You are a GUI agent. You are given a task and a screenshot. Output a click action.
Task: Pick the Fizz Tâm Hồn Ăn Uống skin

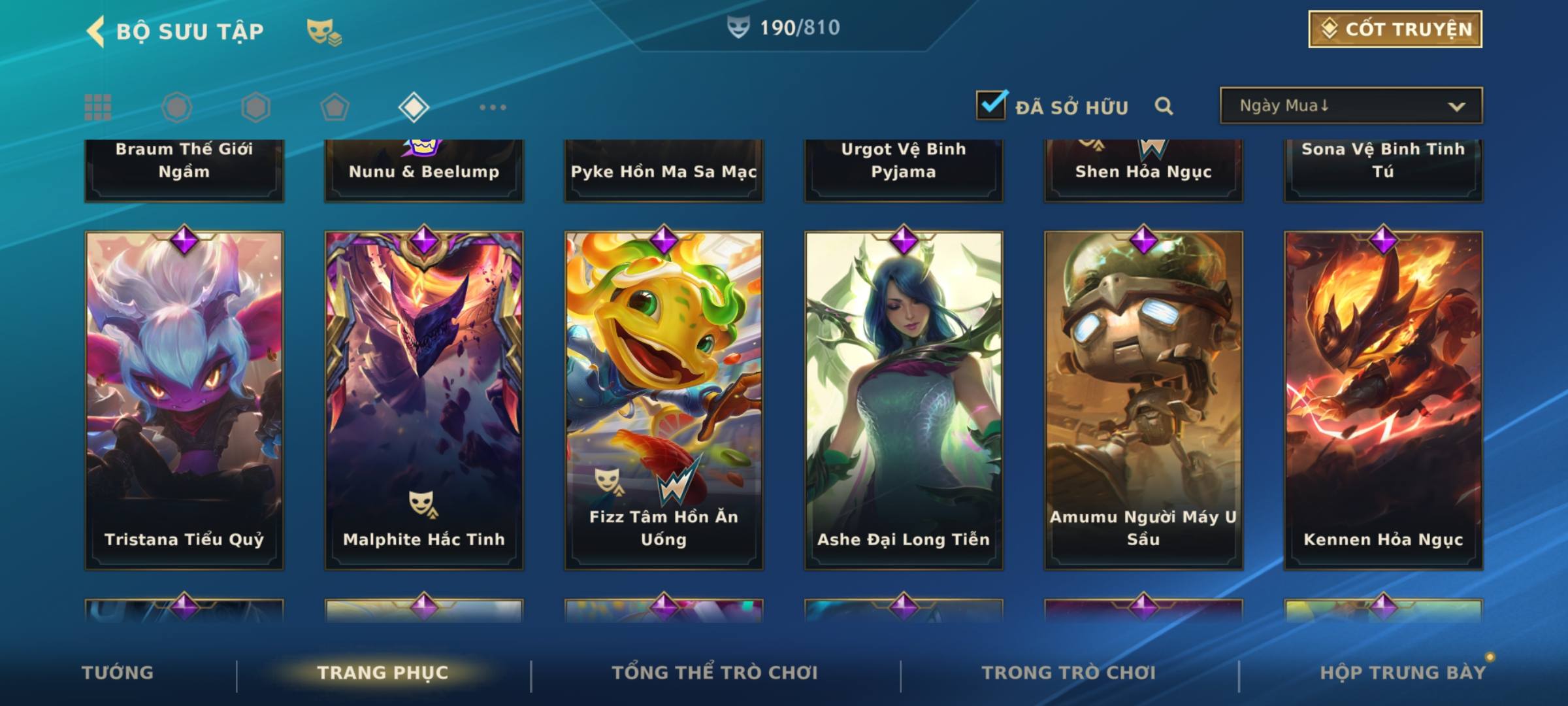click(x=664, y=400)
